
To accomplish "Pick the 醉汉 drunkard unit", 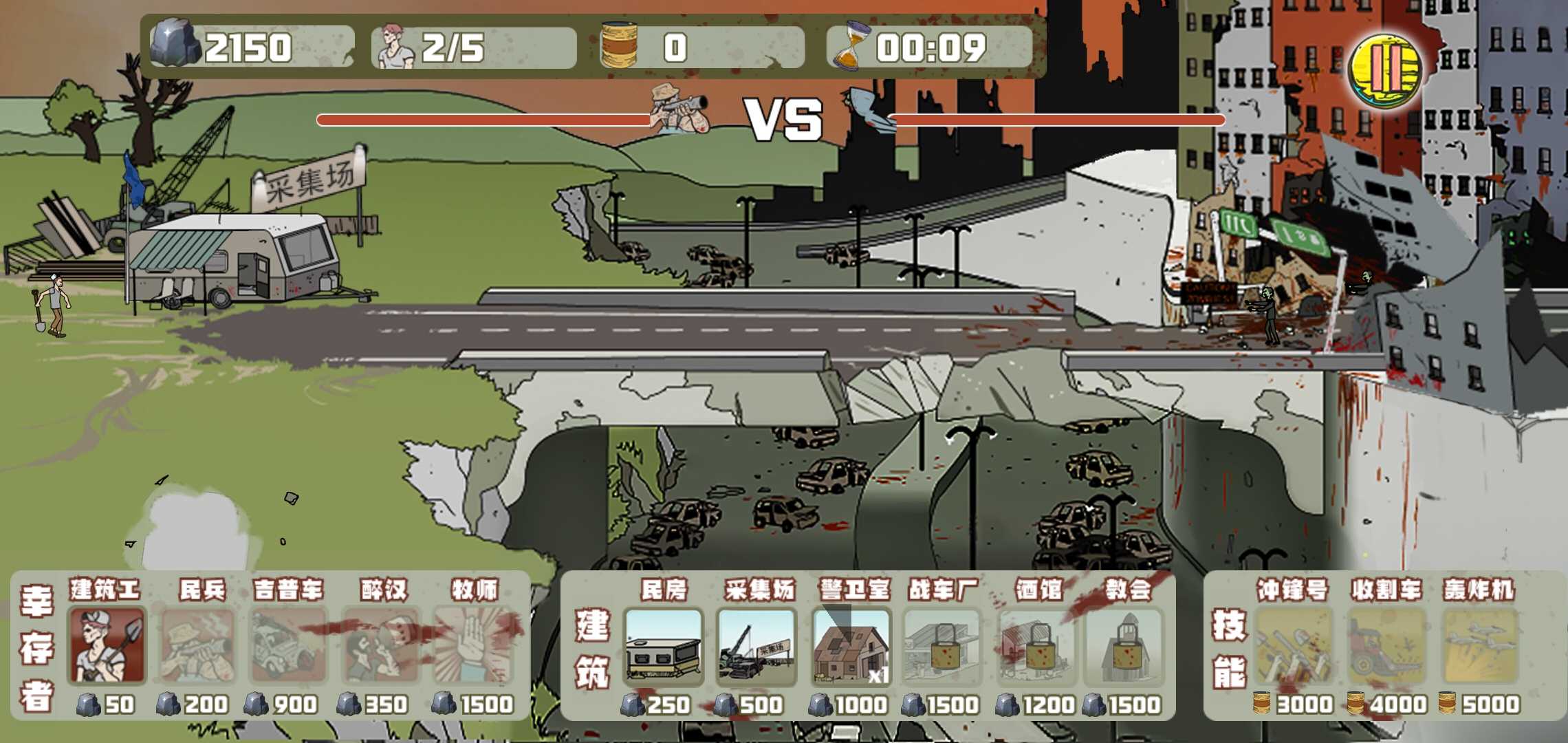I will click(x=380, y=645).
